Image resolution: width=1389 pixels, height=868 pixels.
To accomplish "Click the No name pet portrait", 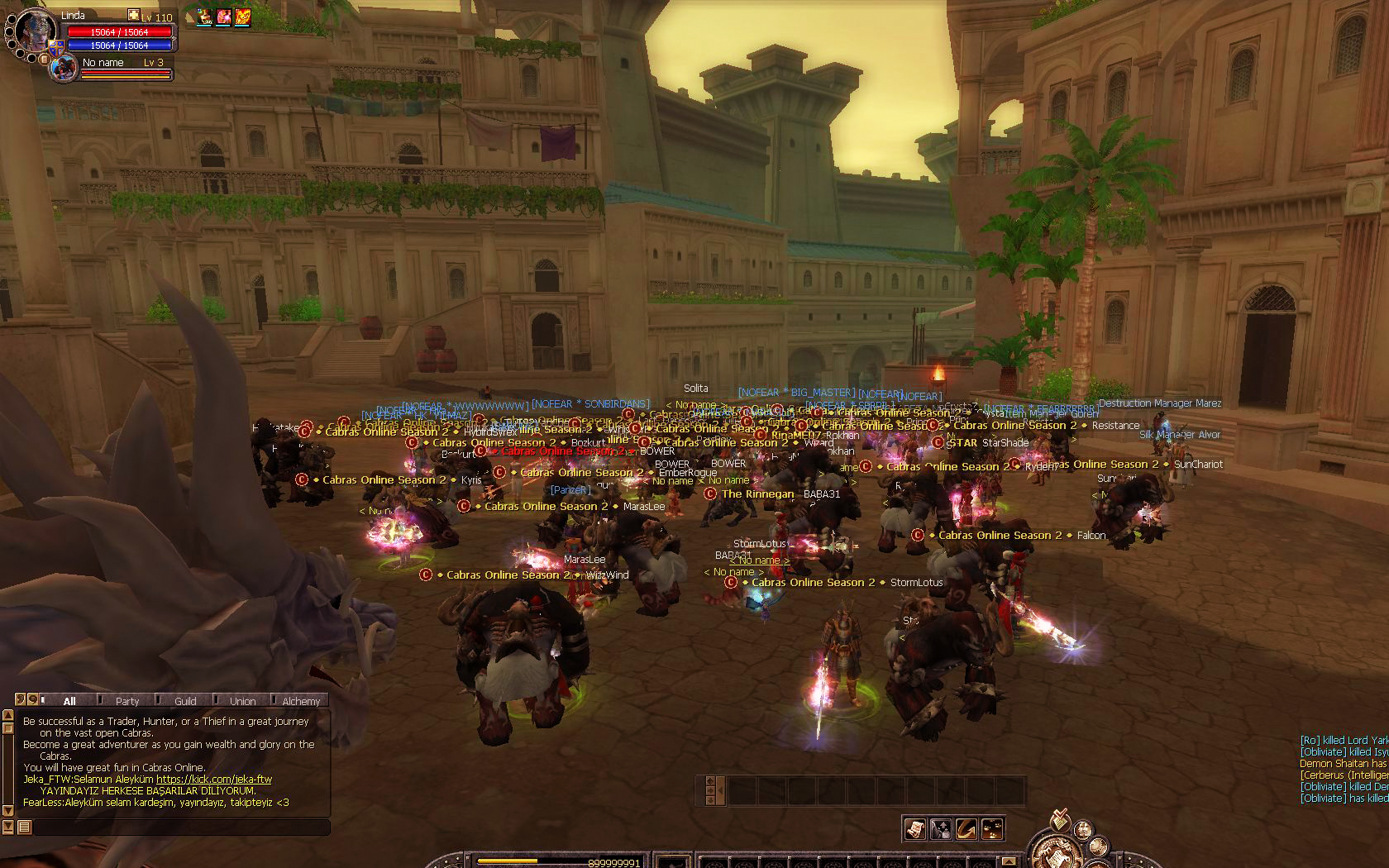I will (64, 69).
